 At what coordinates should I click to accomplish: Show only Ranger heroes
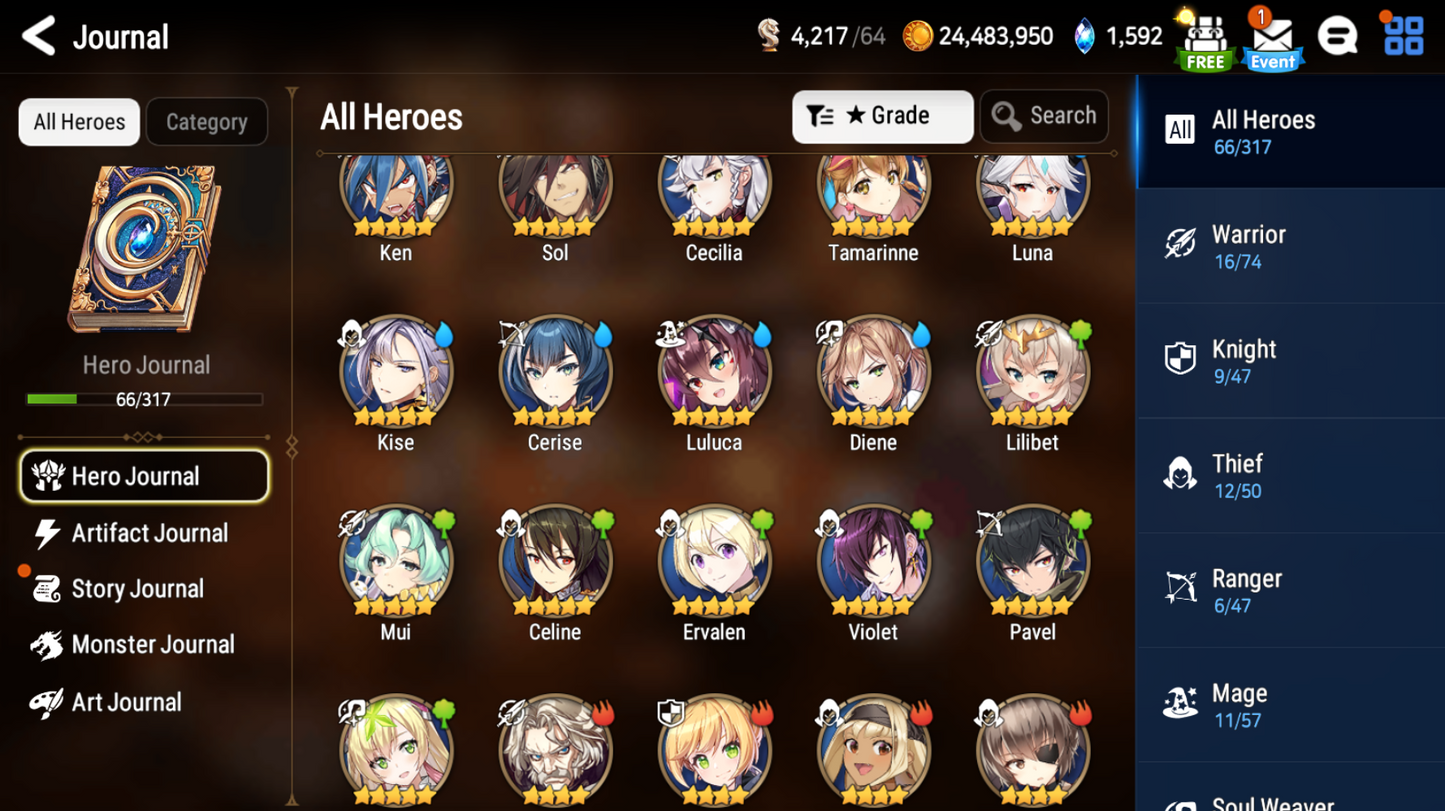pos(1289,590)
